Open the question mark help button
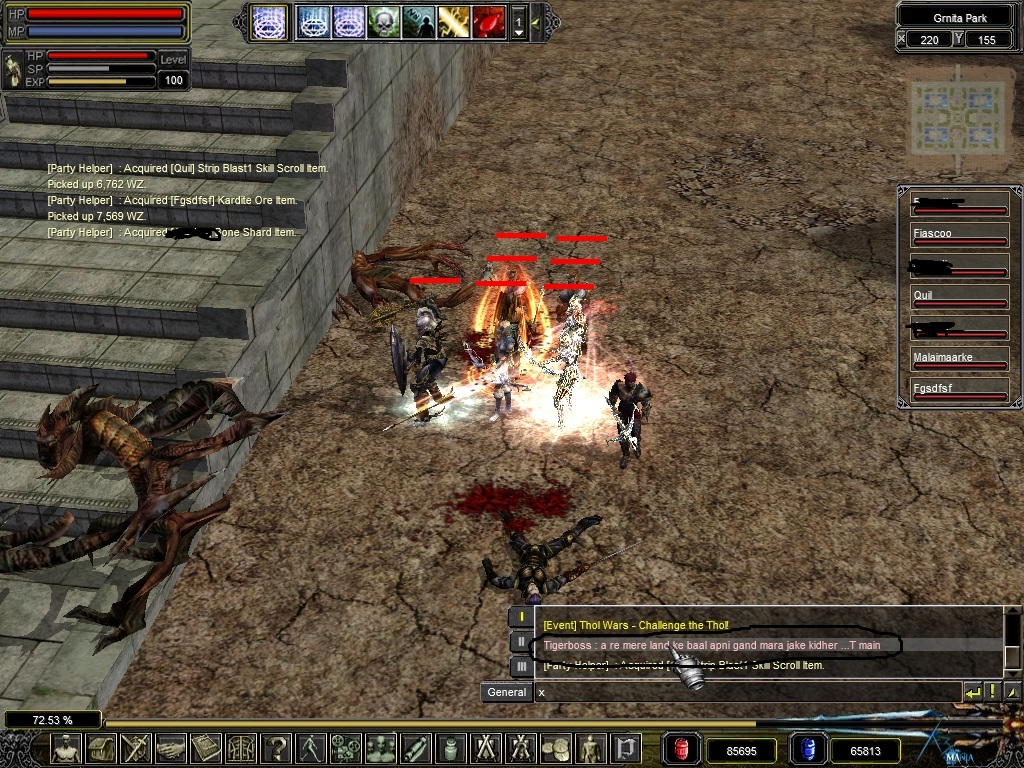The image size is (1024, 768). (277, 747)
